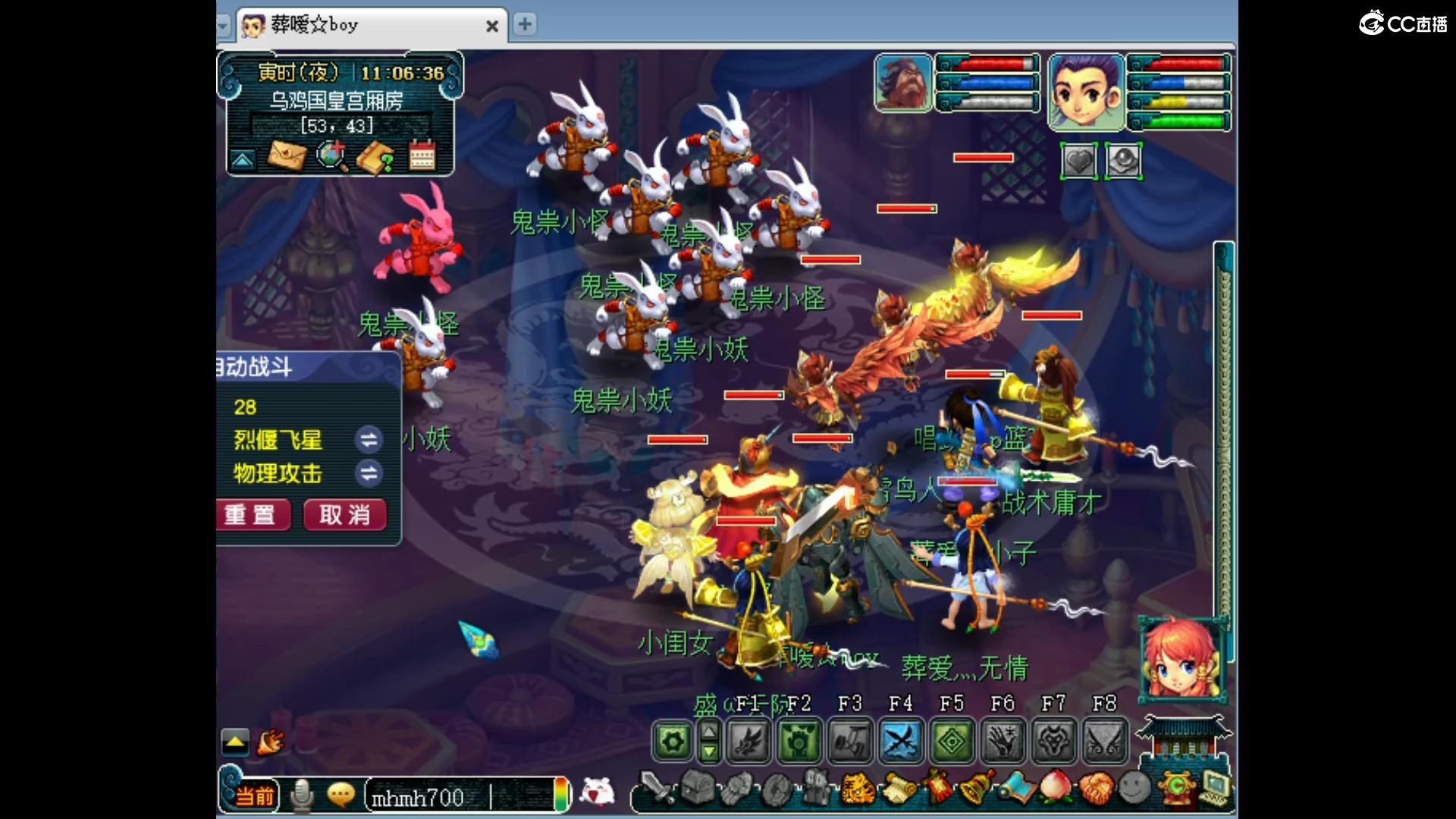The image size is (1456, 819).
Task: Swap the 烈偃飞星 auto-battle skill
Action: point(369,440)
